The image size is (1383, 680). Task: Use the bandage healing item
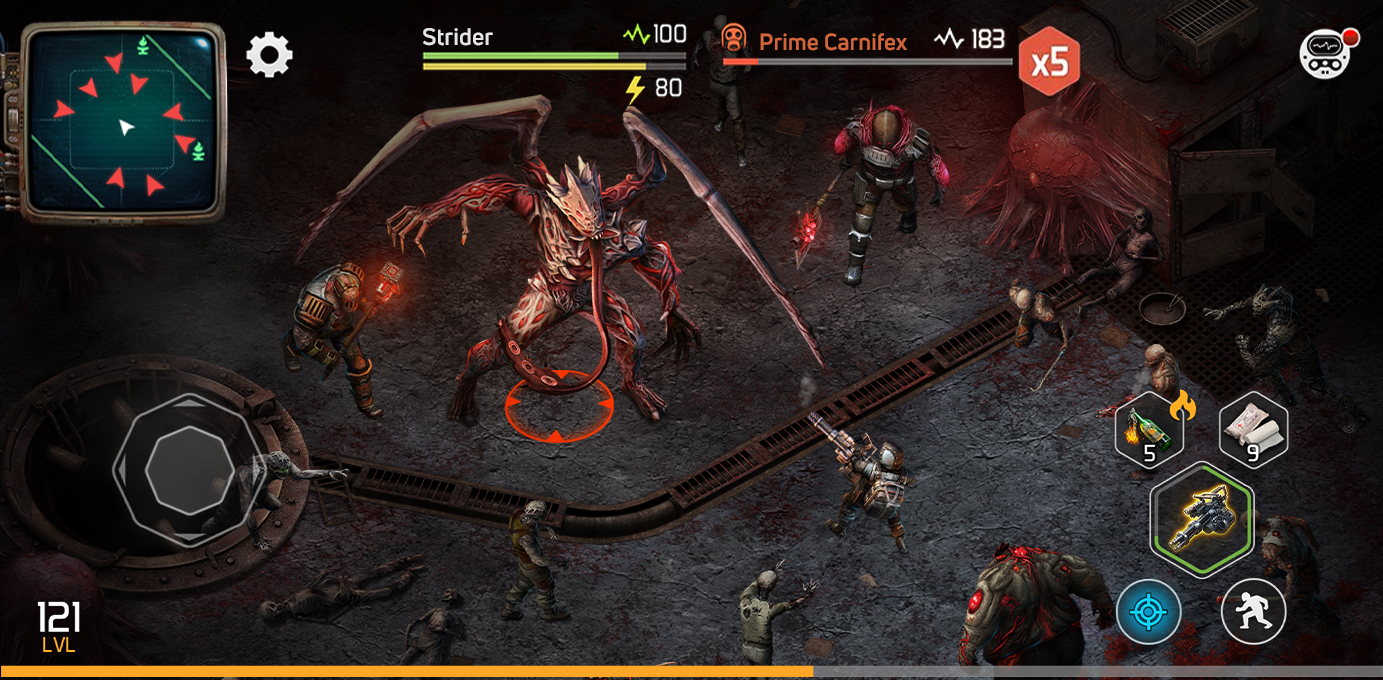coord(1253,430)
